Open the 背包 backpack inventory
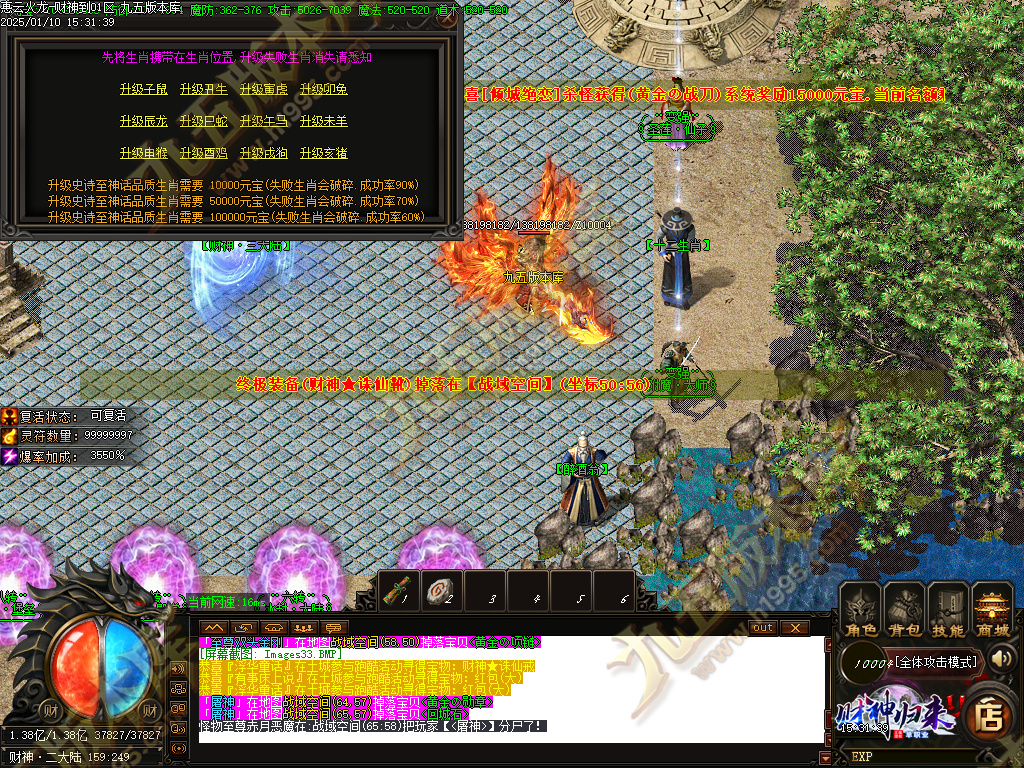The image size is (1024, 768). pos(905,611)
